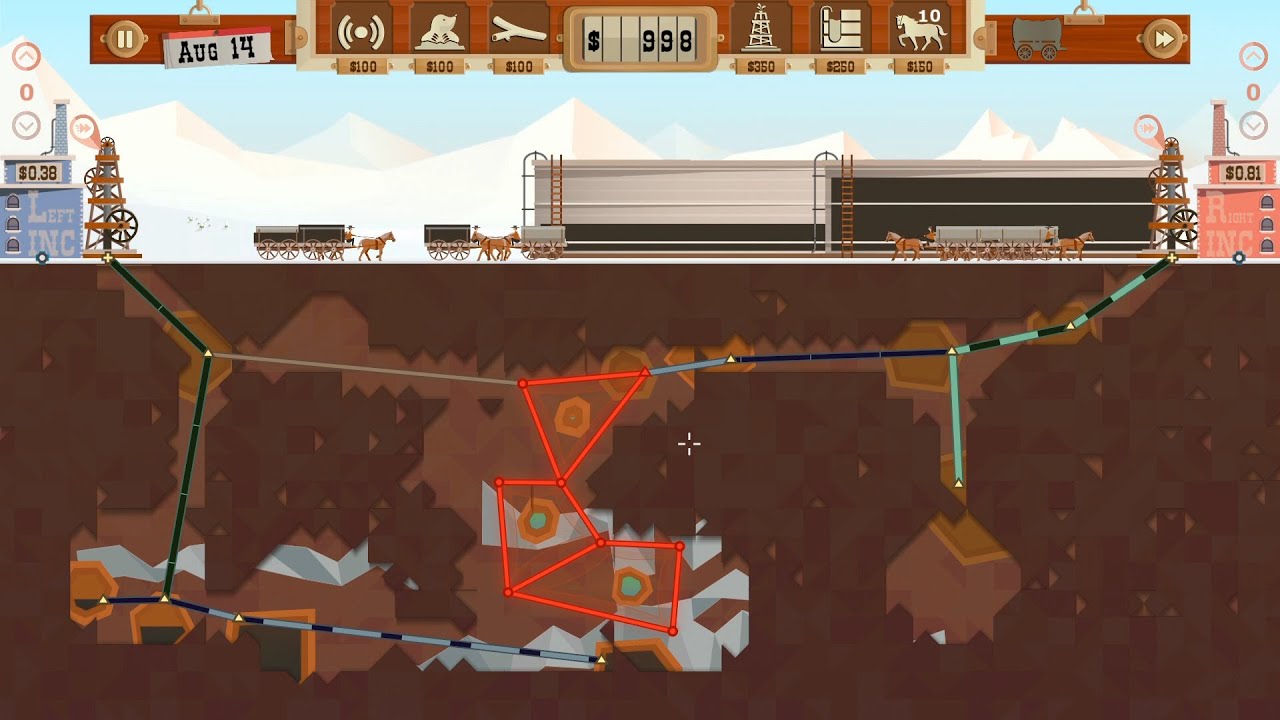Buy a dowser scan for $100

pyautogui.click(x=361, y=33)
